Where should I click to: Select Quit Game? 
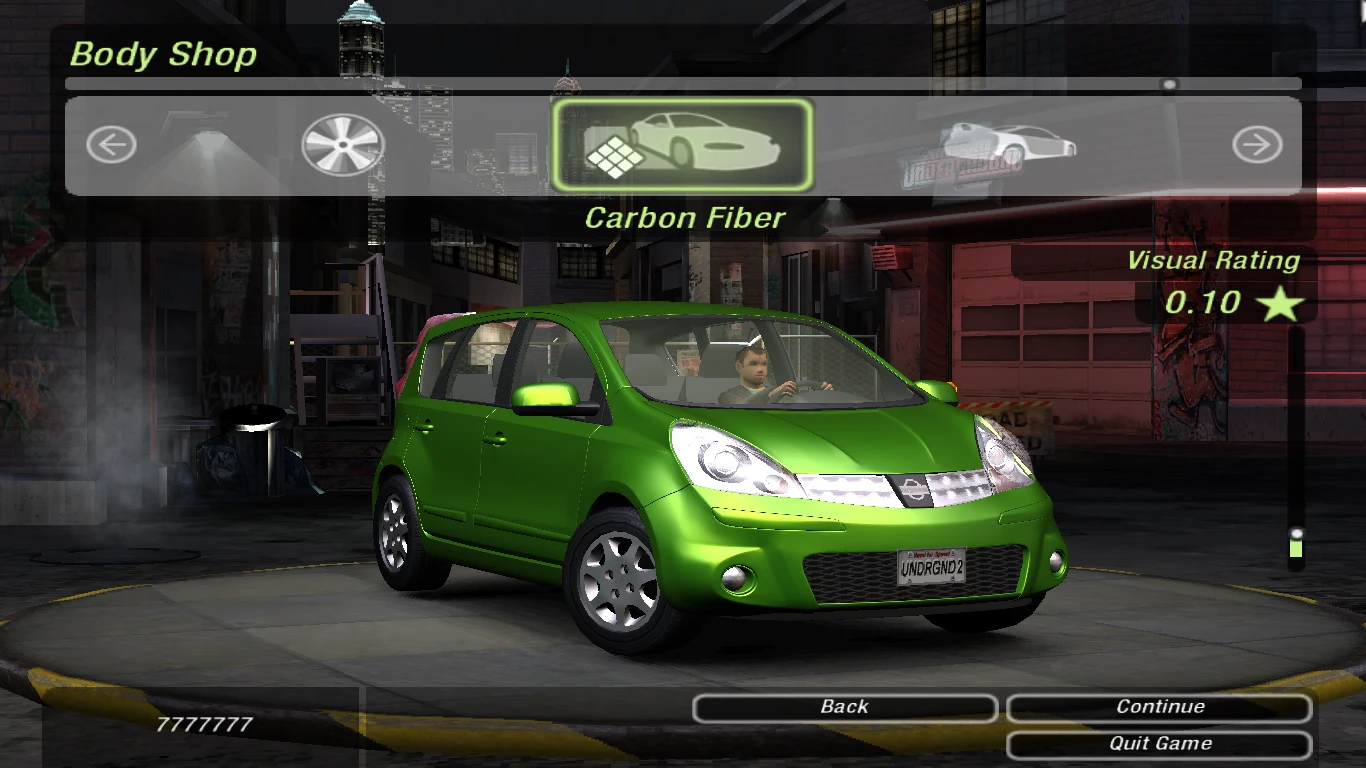pos(1158,743)
